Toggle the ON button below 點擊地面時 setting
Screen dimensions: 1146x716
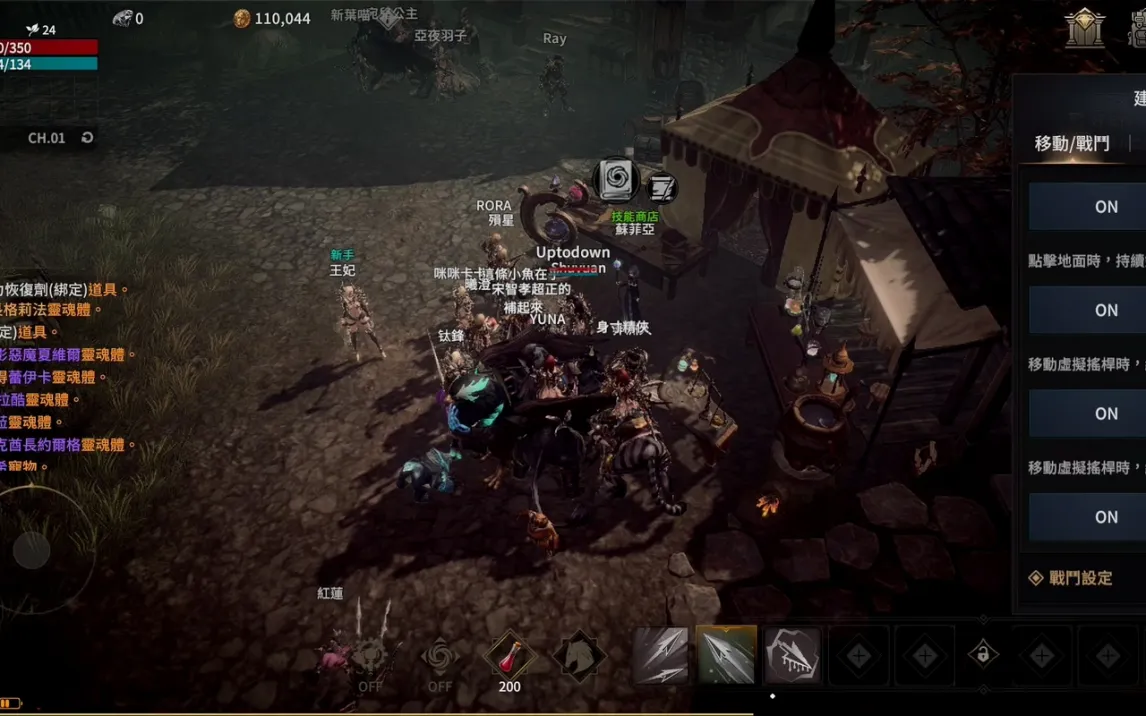(x=1106, y=310)
